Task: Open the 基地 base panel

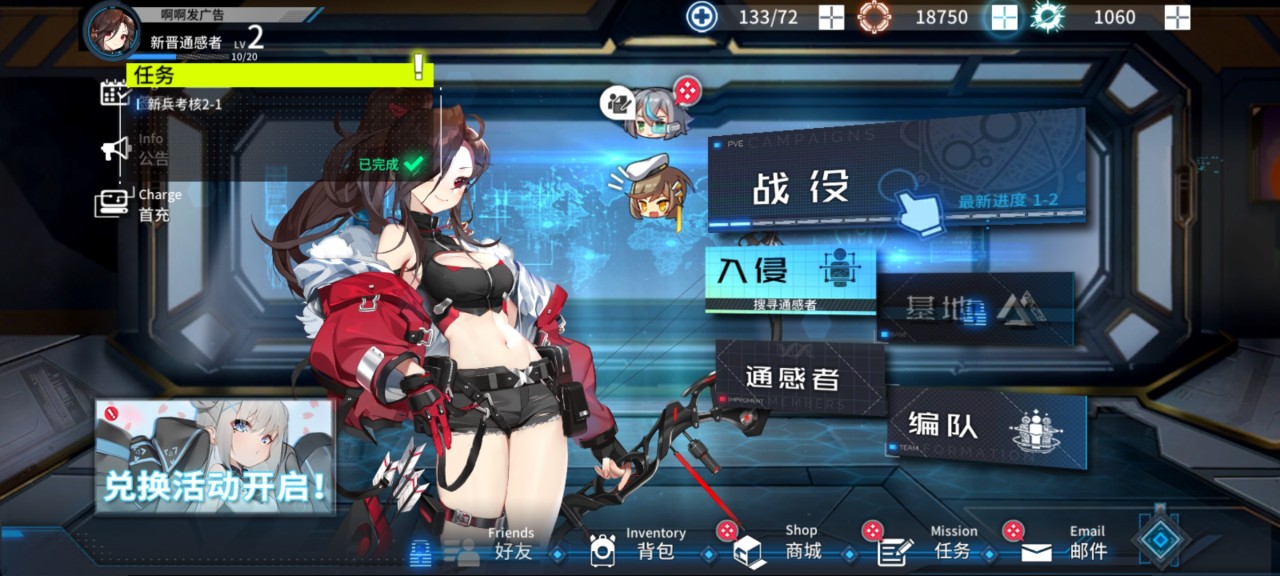Action: (x=974, y=309)
